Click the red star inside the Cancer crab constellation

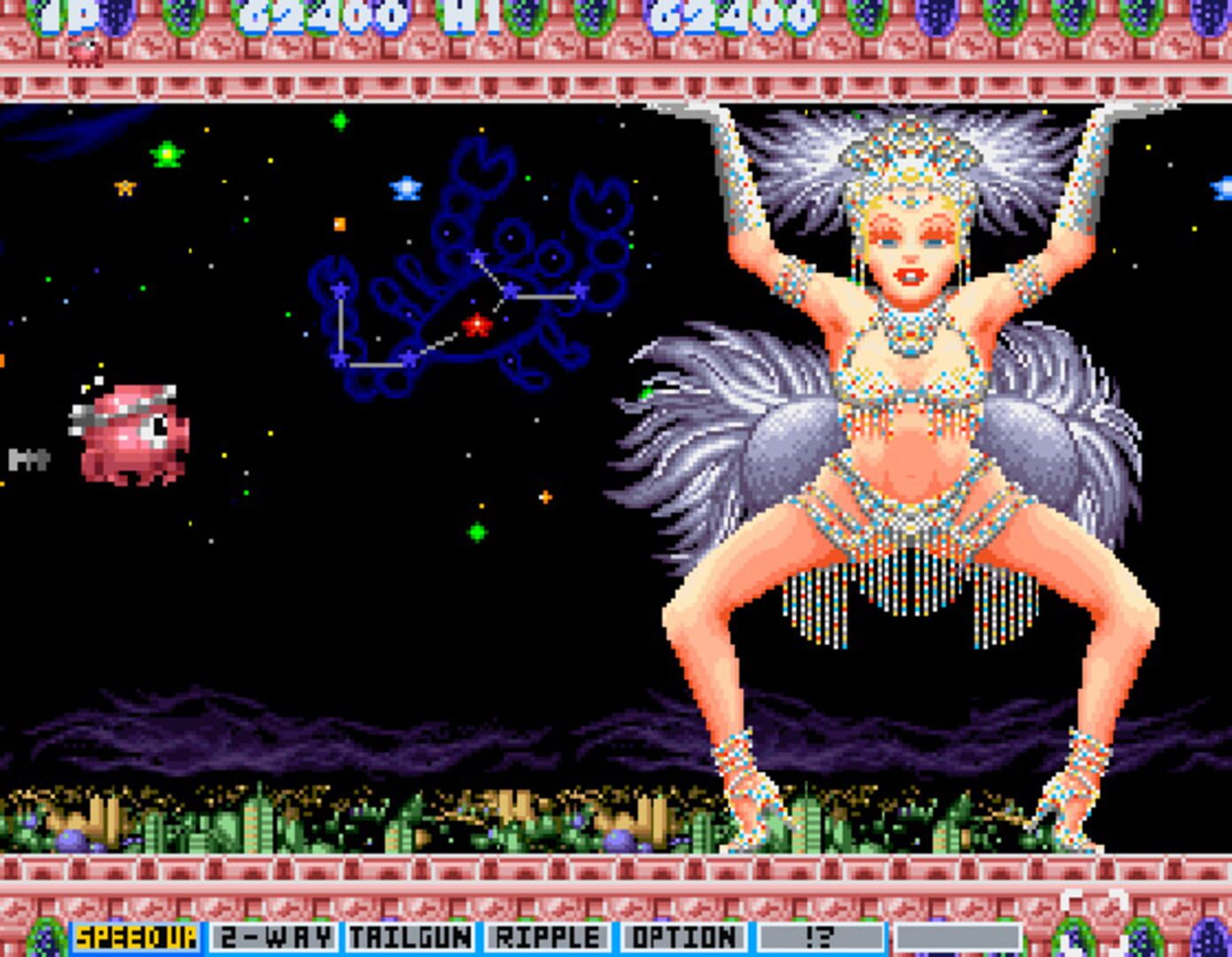point(475,326)
